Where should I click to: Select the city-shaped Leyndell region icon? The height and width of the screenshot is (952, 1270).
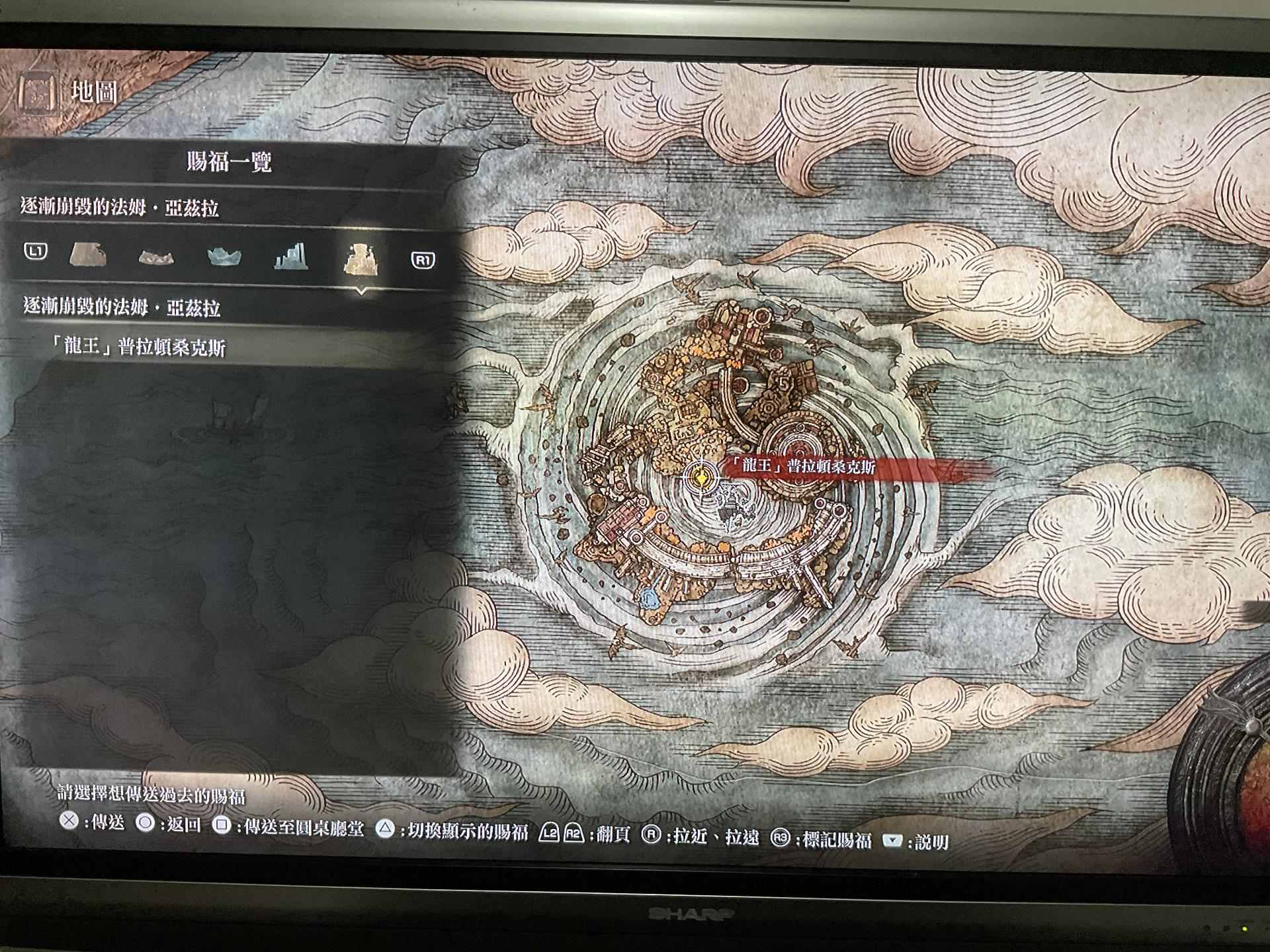tap(291, 255)
